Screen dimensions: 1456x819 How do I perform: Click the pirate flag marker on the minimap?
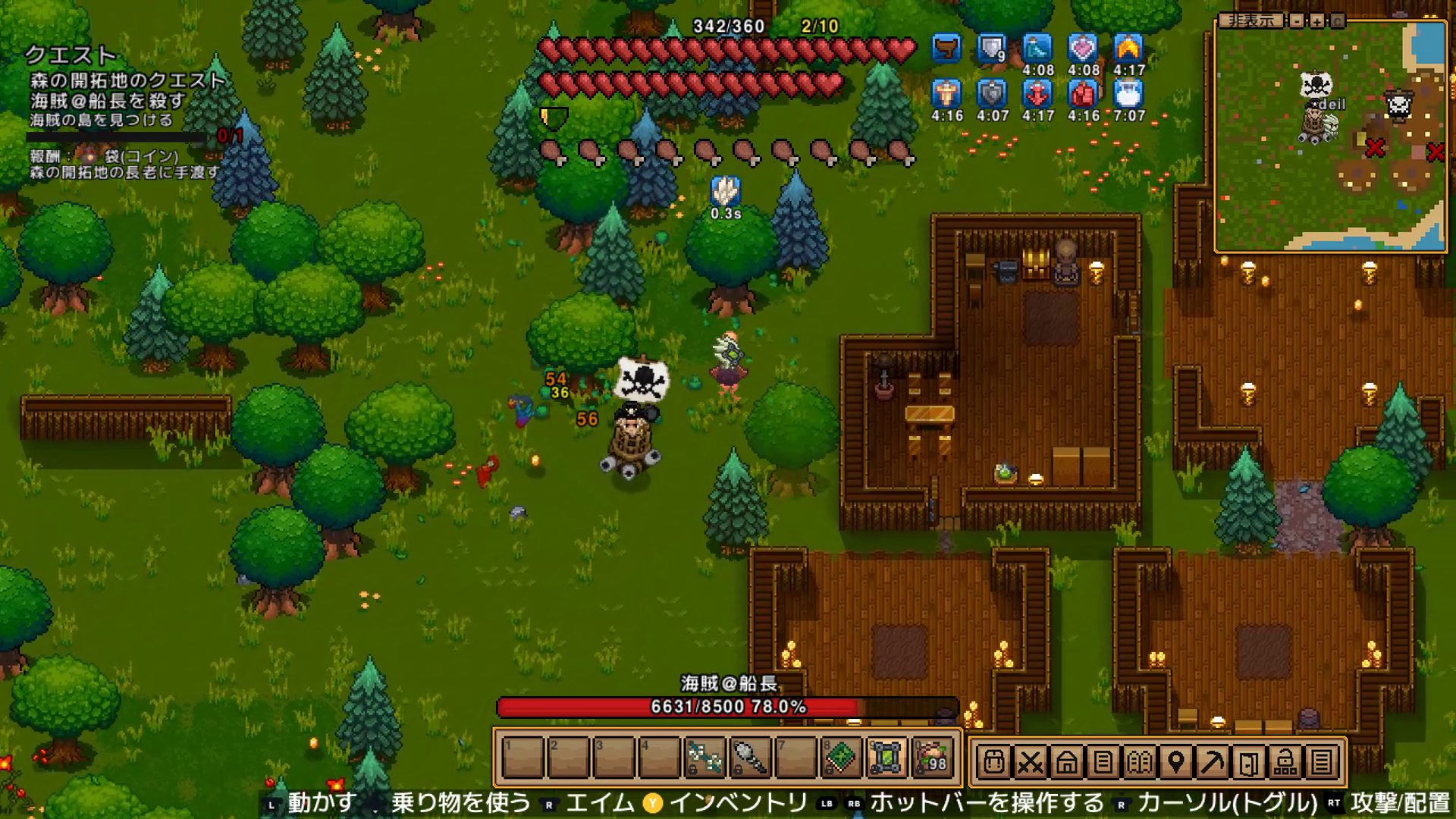point(1316,84)
